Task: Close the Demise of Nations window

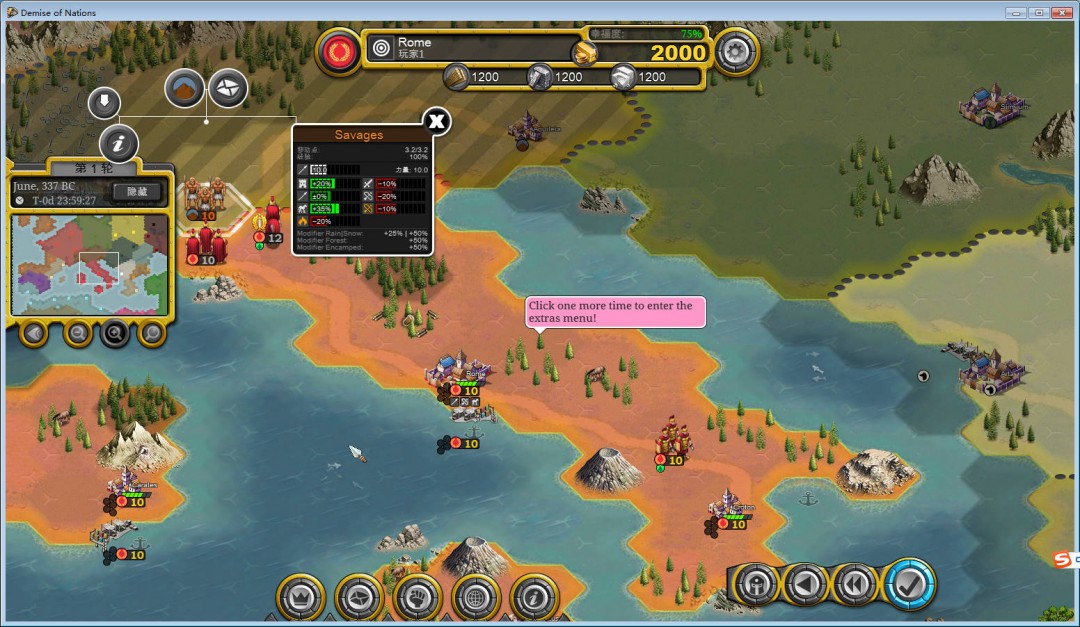Action: point(1062,12)
